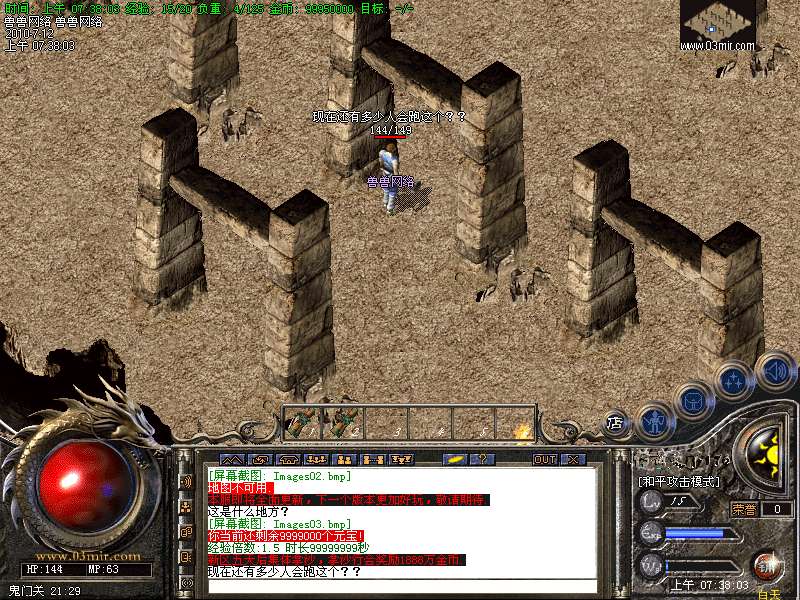Click the minimap in the corner
Screen dimensions: 800x600
[x=718, y=25]
